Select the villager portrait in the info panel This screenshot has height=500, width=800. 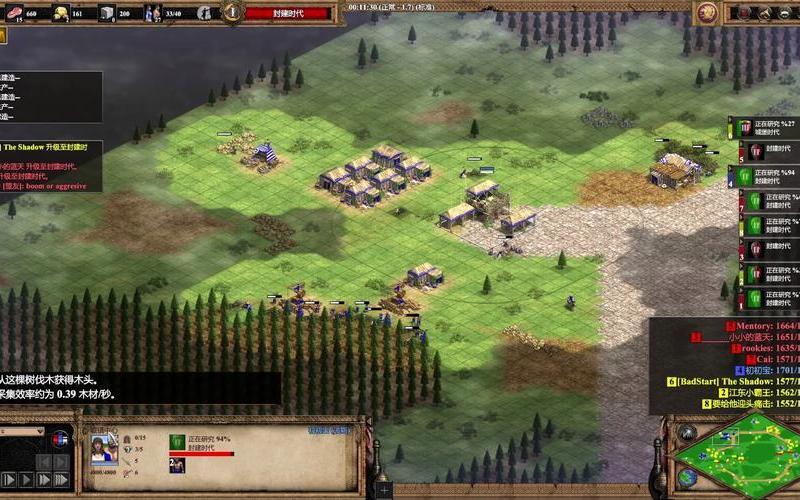pos(104,448)
